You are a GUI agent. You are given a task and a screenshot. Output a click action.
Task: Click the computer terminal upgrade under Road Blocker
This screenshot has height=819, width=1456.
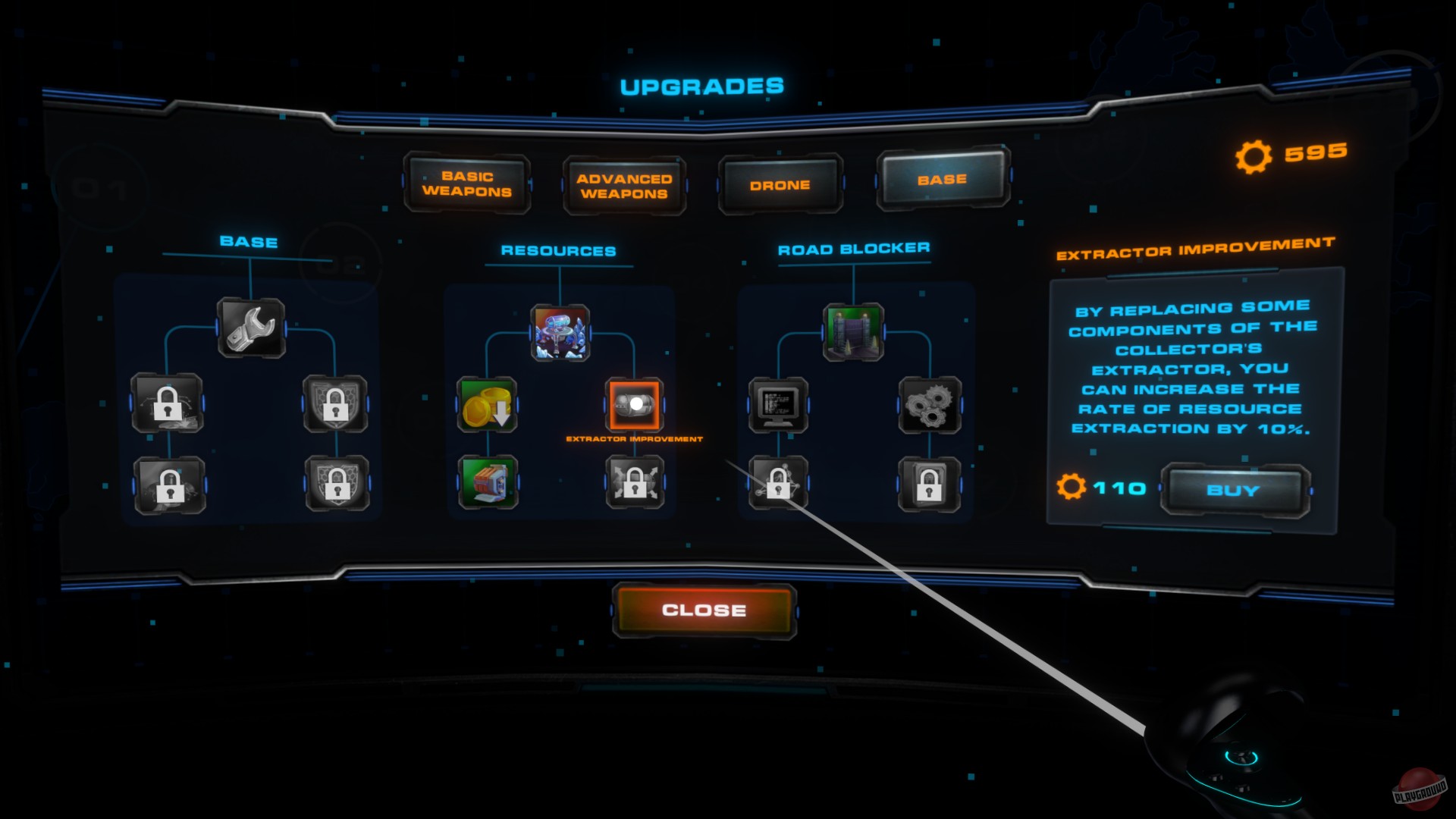click(778, 405)
